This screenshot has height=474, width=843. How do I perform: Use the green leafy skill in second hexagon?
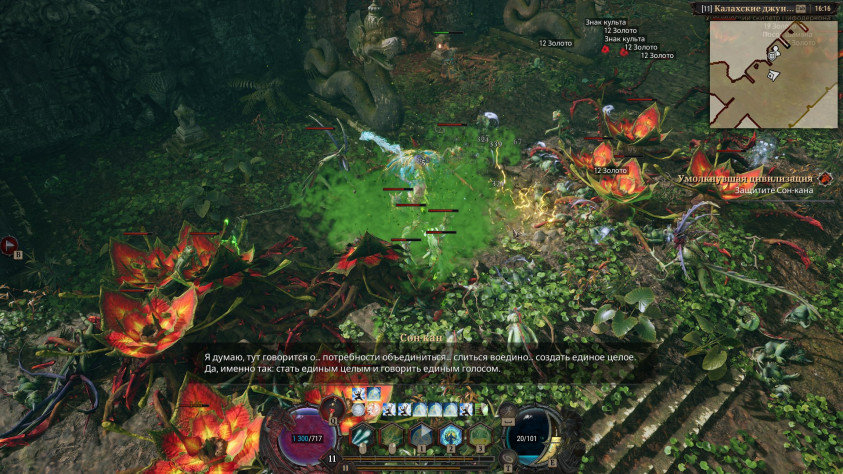pyautogui.click(x=391, y=434)
